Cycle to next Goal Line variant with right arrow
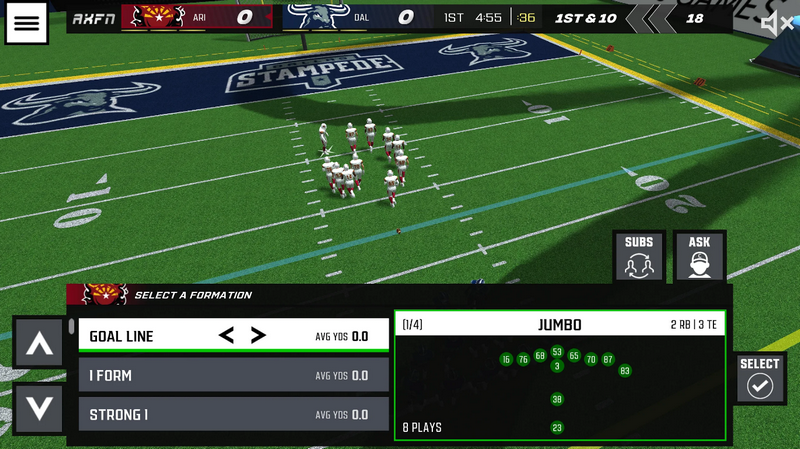Image resolution: width=800 pixels, height=449 pixels. (x=258, y=336)
